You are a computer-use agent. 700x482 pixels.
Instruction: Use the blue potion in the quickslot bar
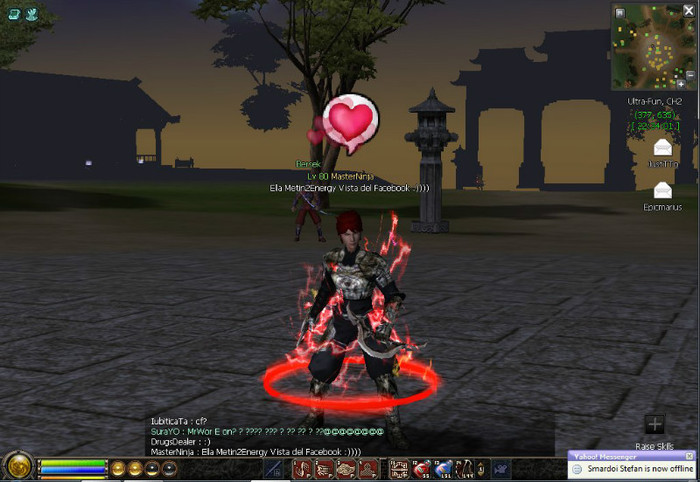(442, 468)
